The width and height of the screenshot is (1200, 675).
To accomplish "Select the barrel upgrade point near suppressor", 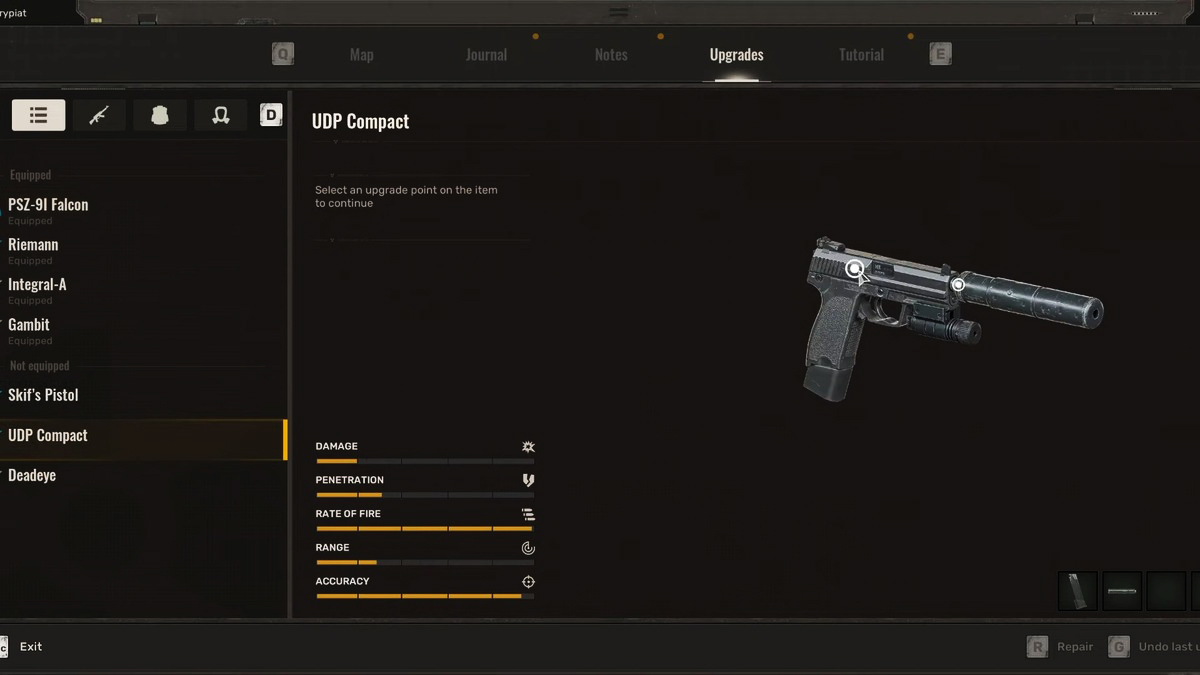I will [x=958, y=285].
